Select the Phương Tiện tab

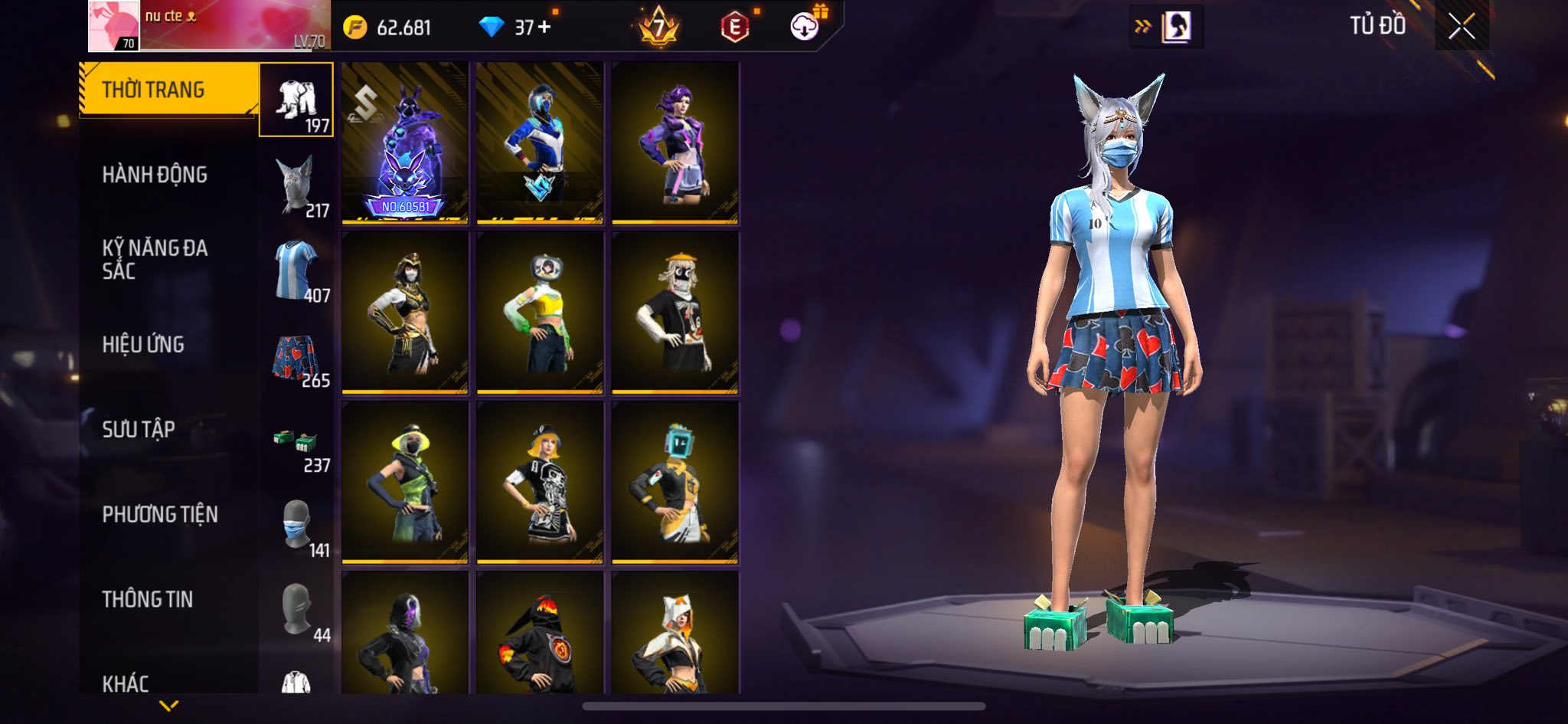point(160,514)
